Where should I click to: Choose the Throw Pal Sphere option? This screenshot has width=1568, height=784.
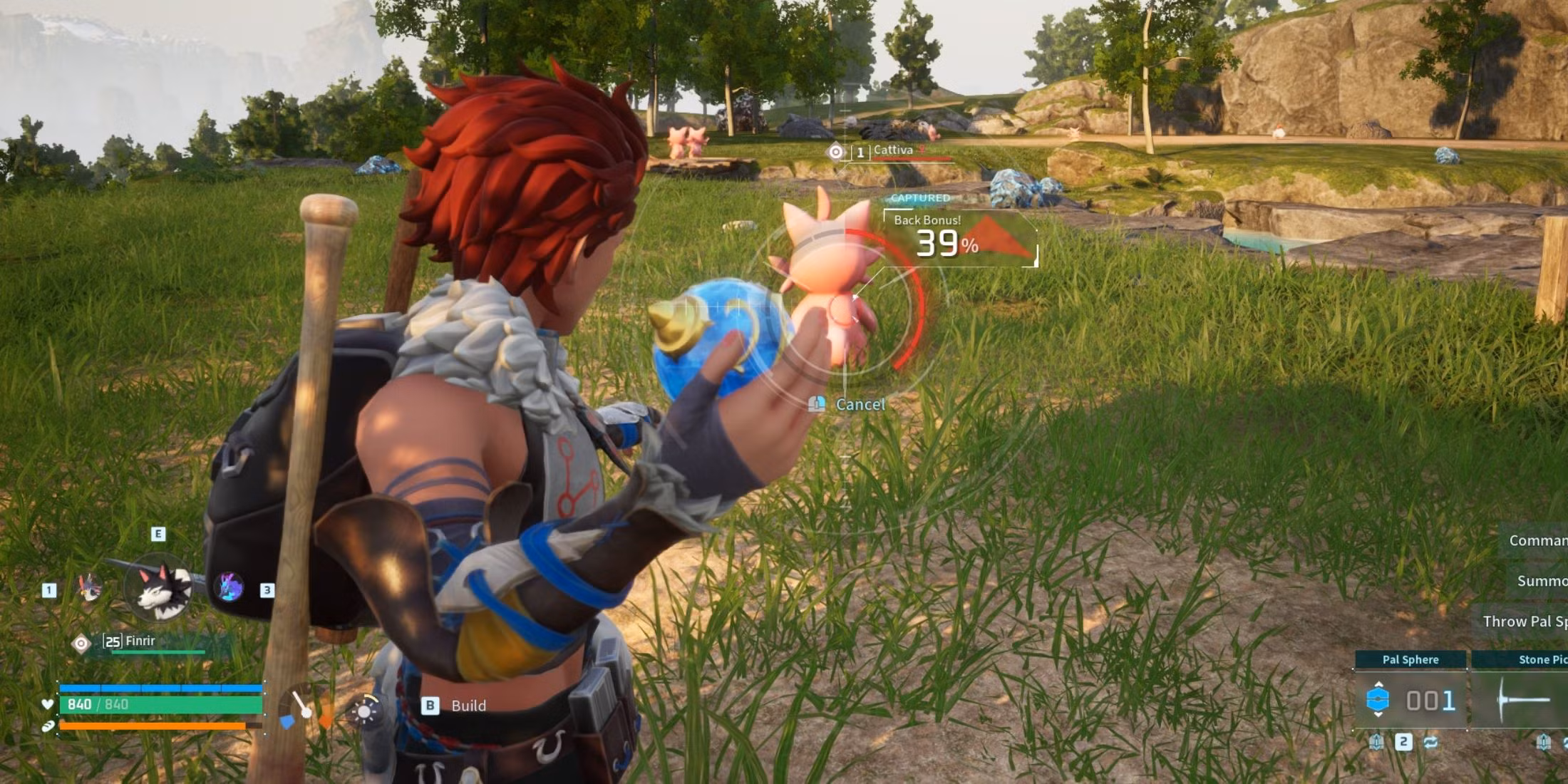coord(1524,621)
